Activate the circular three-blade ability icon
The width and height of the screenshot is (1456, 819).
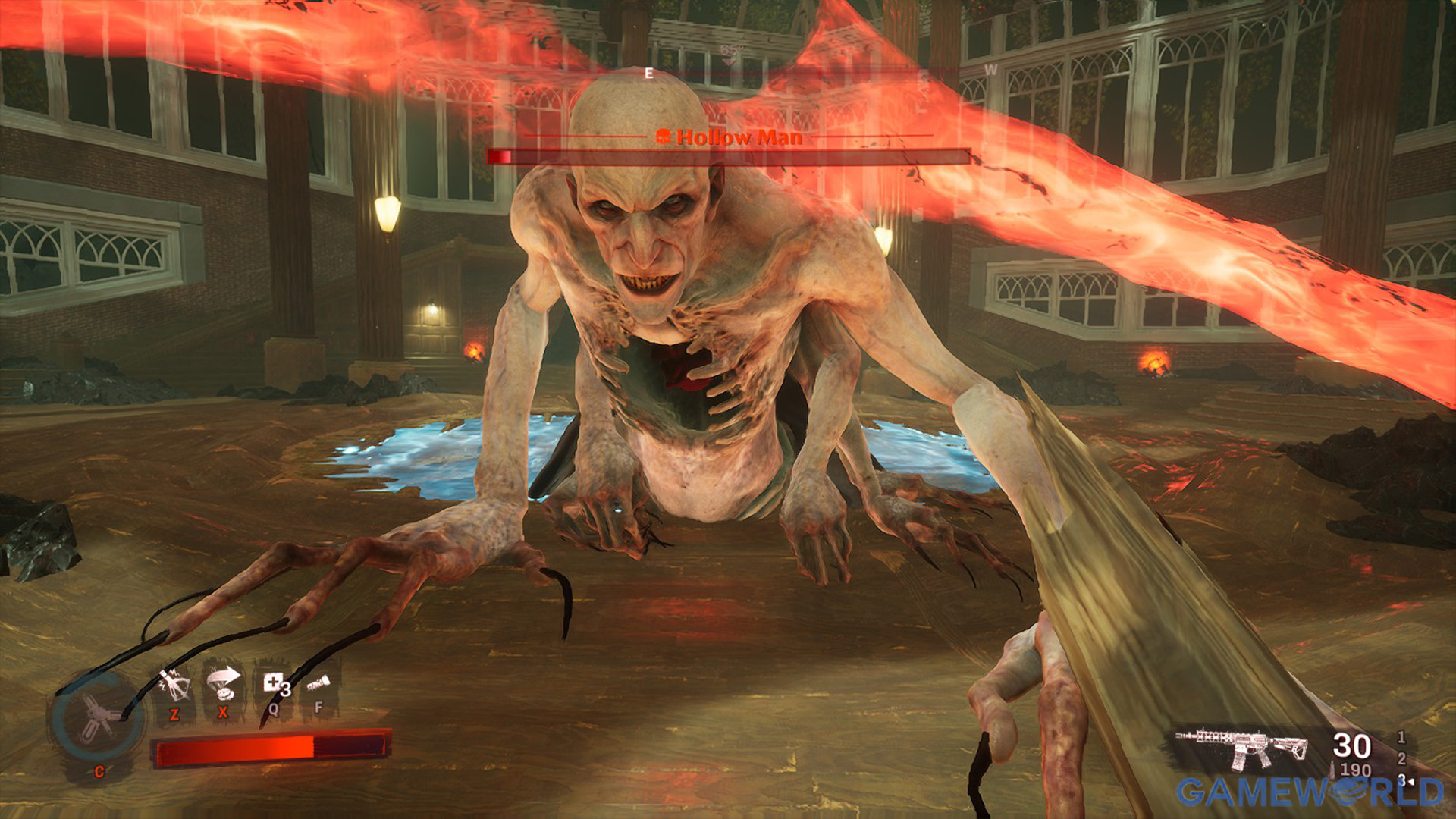(x=97, y=717)
